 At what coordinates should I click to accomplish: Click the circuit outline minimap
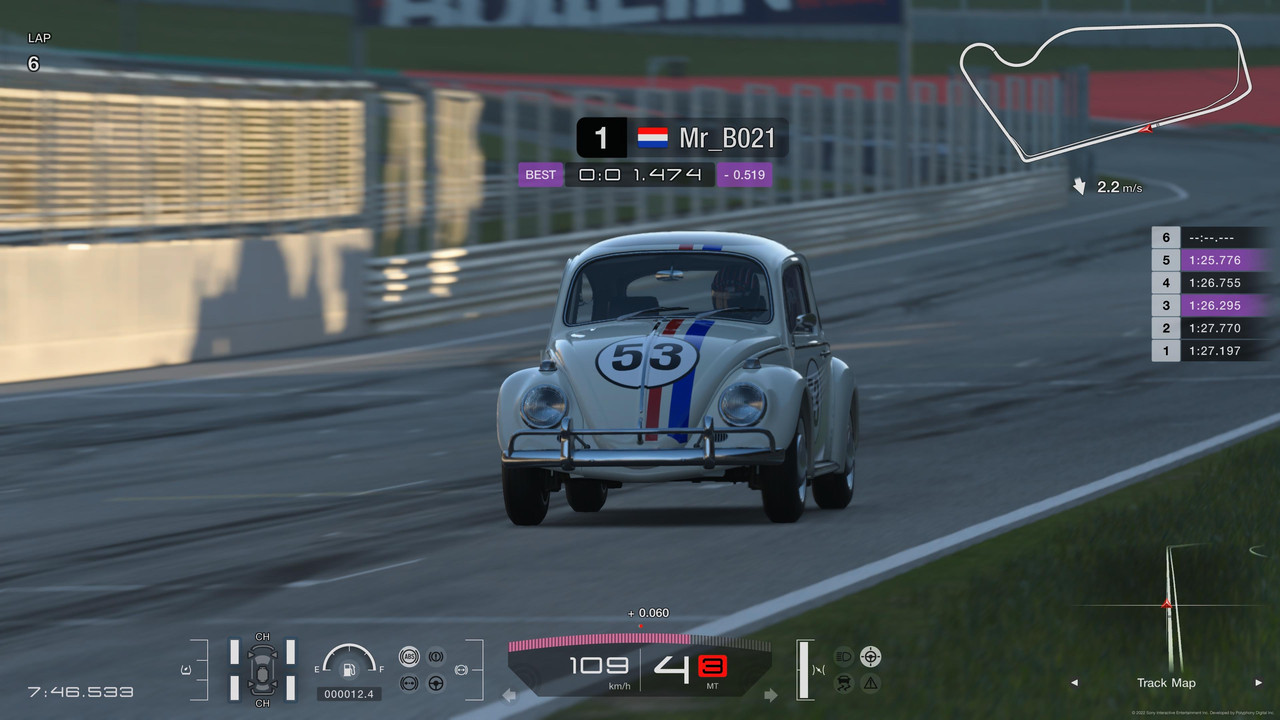(1105, 90)
